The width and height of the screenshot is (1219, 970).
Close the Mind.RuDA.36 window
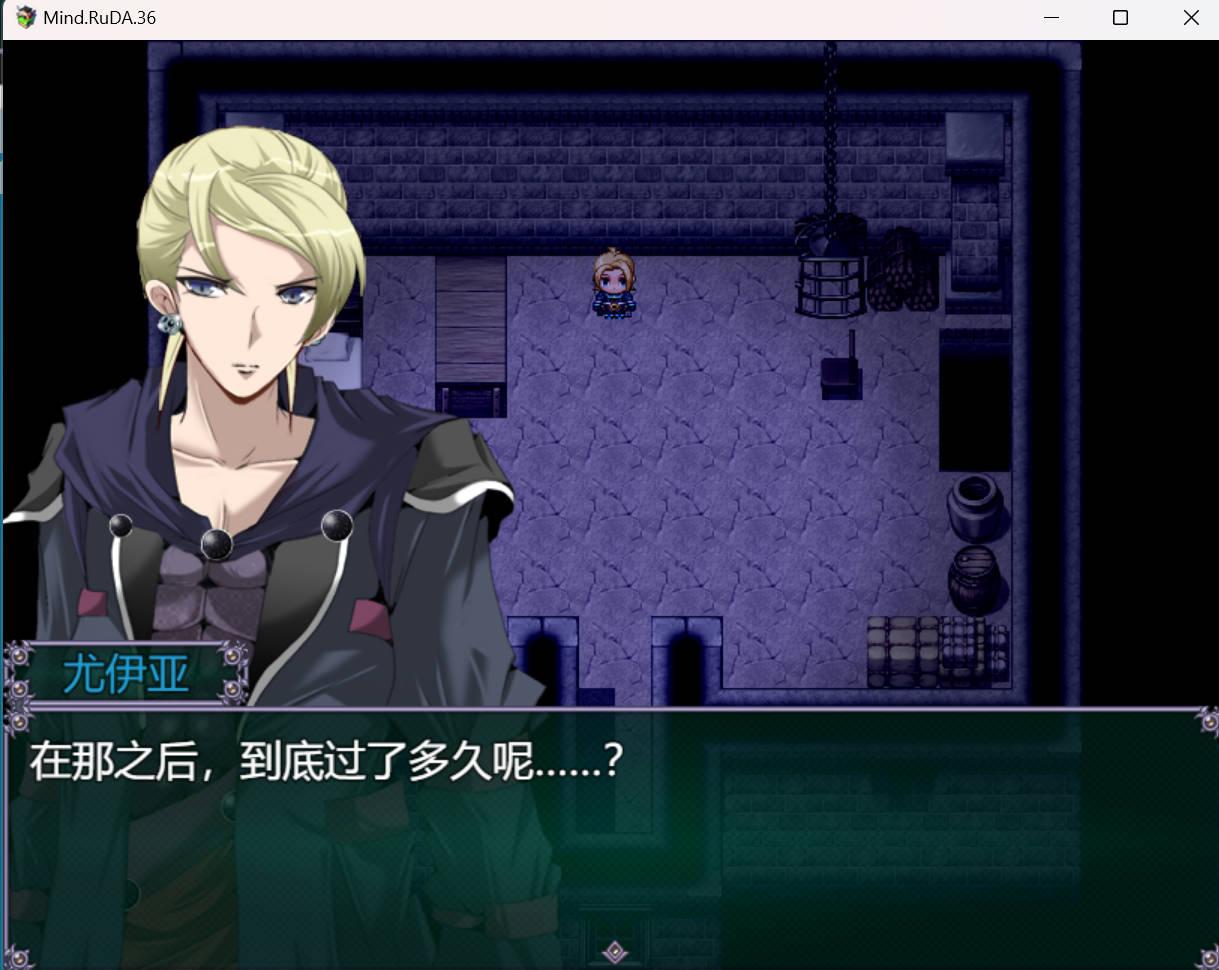(1190, 18)
